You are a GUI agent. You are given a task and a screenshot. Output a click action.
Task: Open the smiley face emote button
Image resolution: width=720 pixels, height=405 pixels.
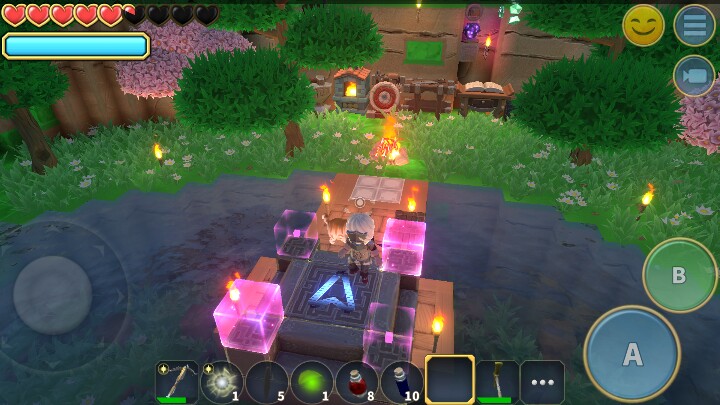(643, 25)
